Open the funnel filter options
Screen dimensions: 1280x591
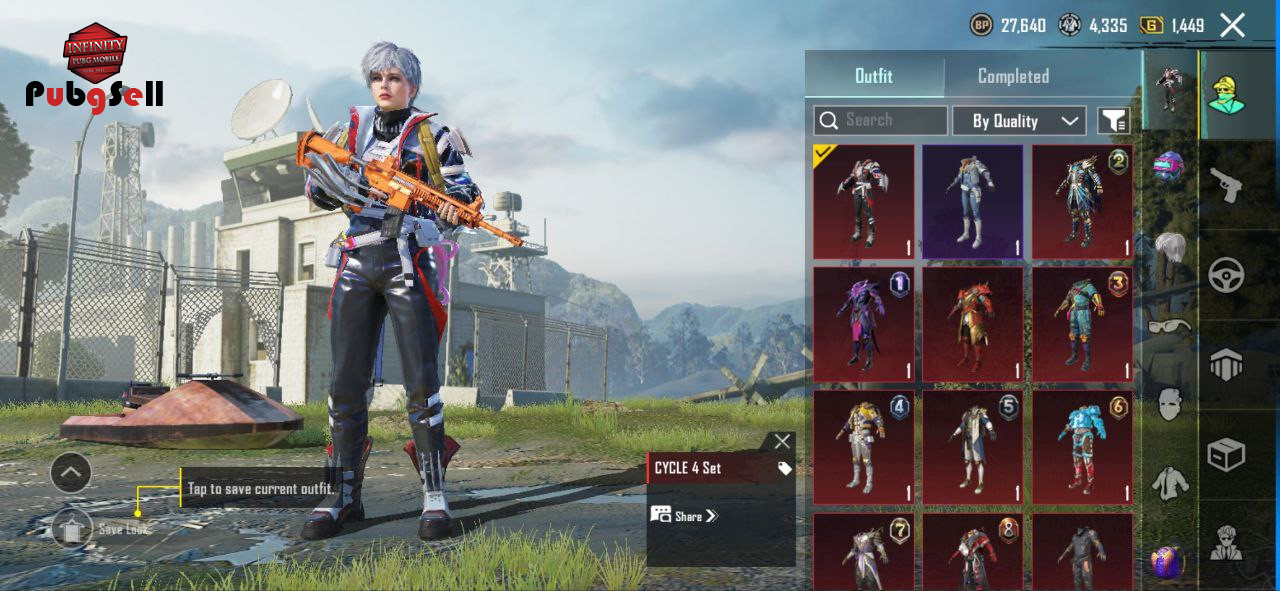(1114, 121)
